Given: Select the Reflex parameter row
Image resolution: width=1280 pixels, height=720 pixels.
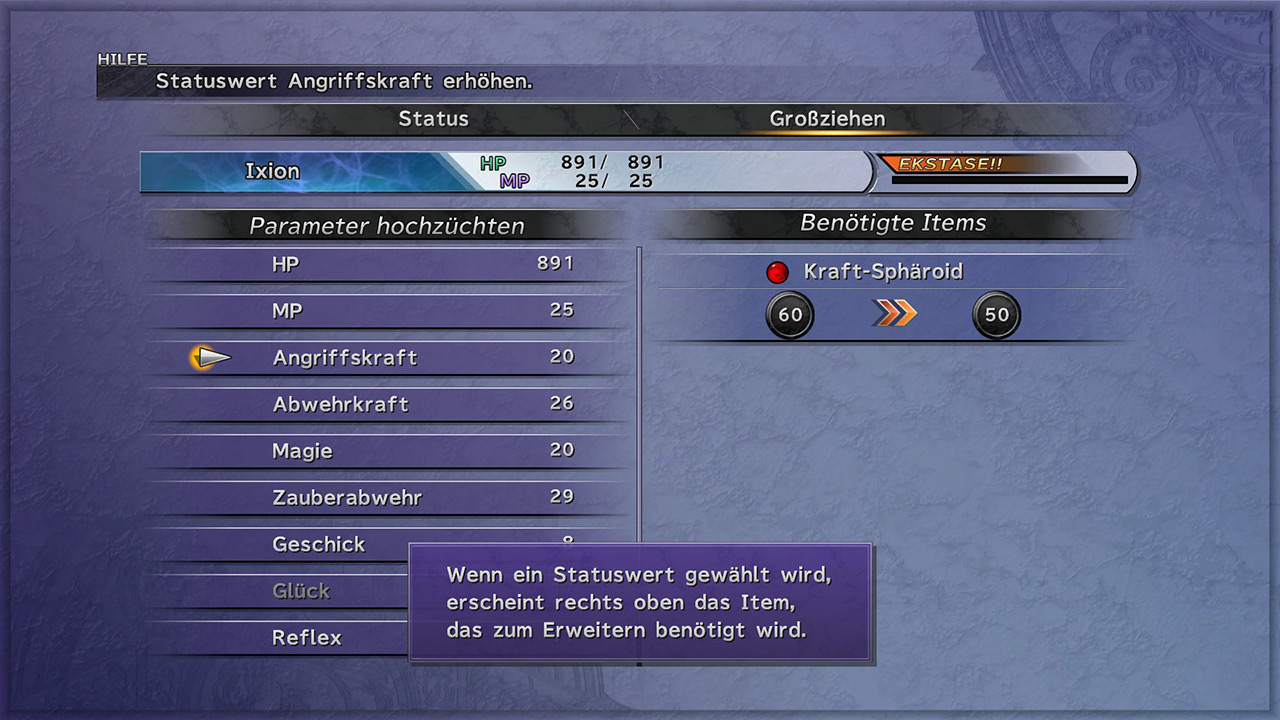Looking at the screenshot, I should click(x=307, y=637).
